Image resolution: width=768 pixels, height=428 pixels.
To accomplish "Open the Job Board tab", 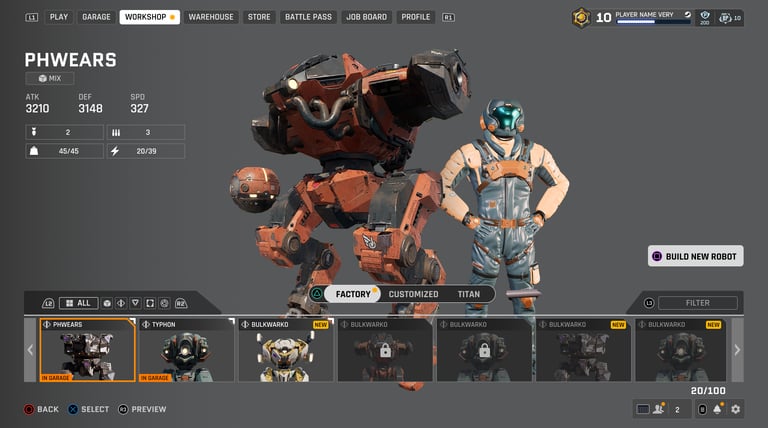I will click(367, 17).
